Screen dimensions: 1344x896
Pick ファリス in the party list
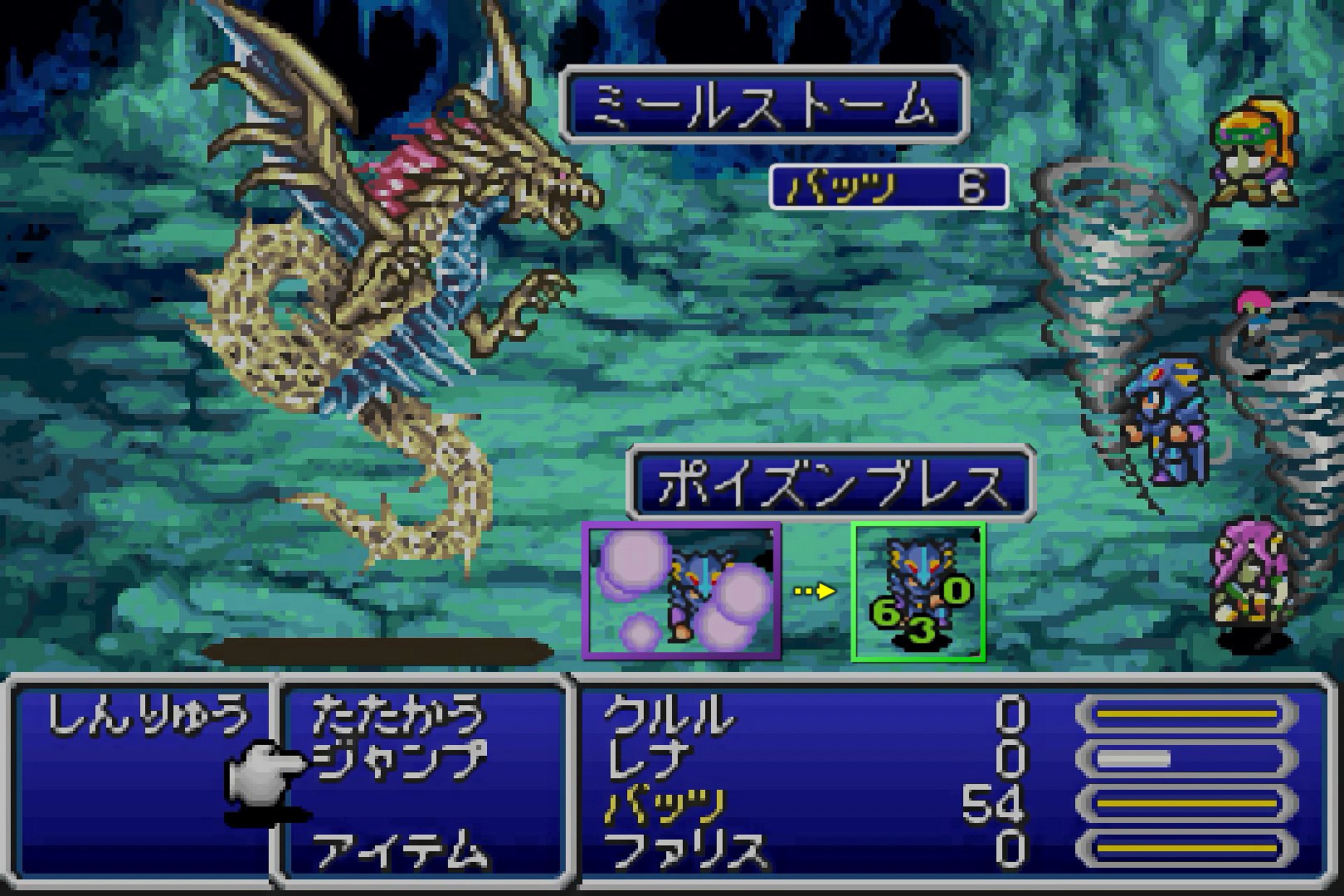[685, 850]
